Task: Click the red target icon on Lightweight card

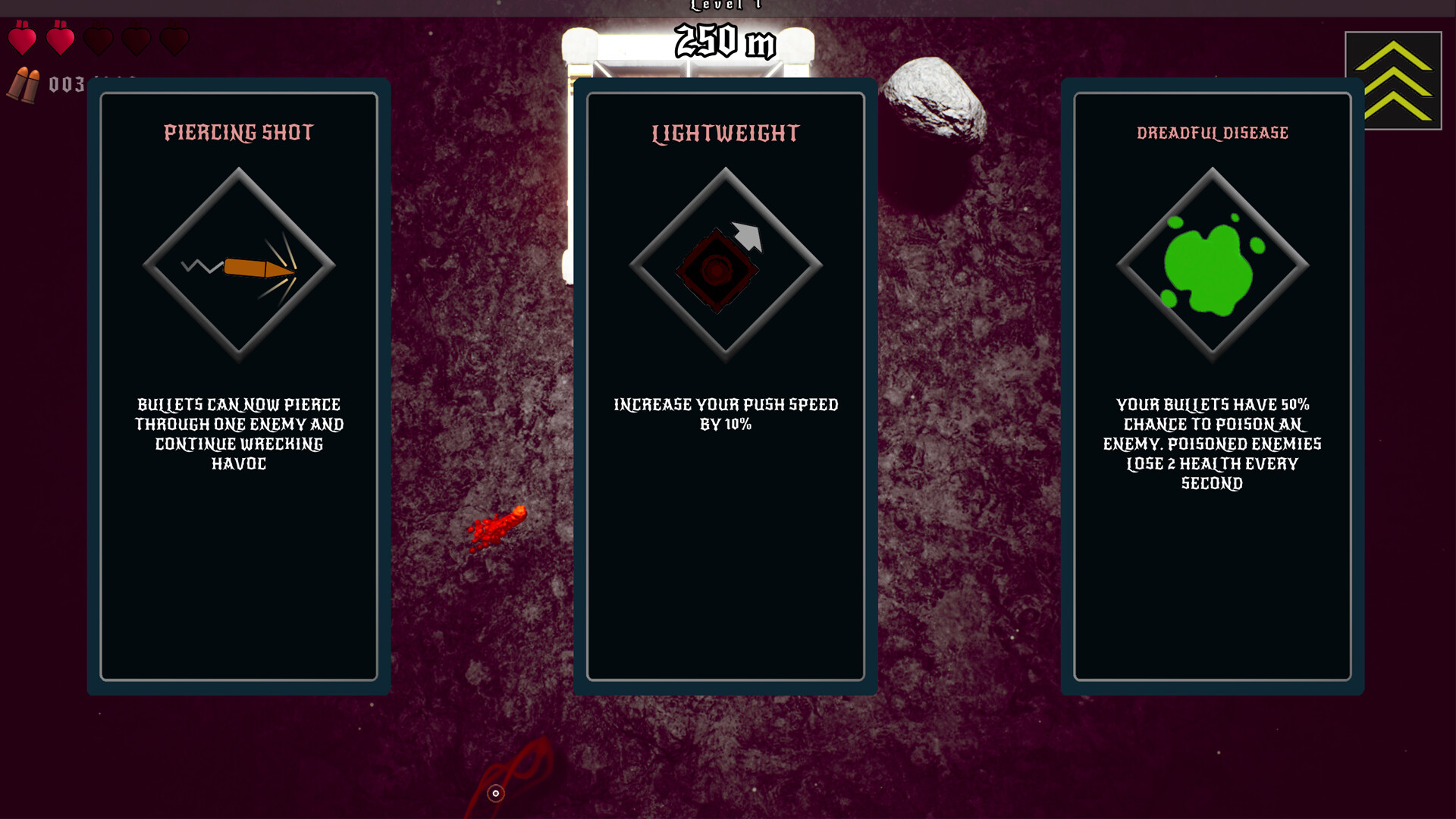Action: click(x=717, y=269)
